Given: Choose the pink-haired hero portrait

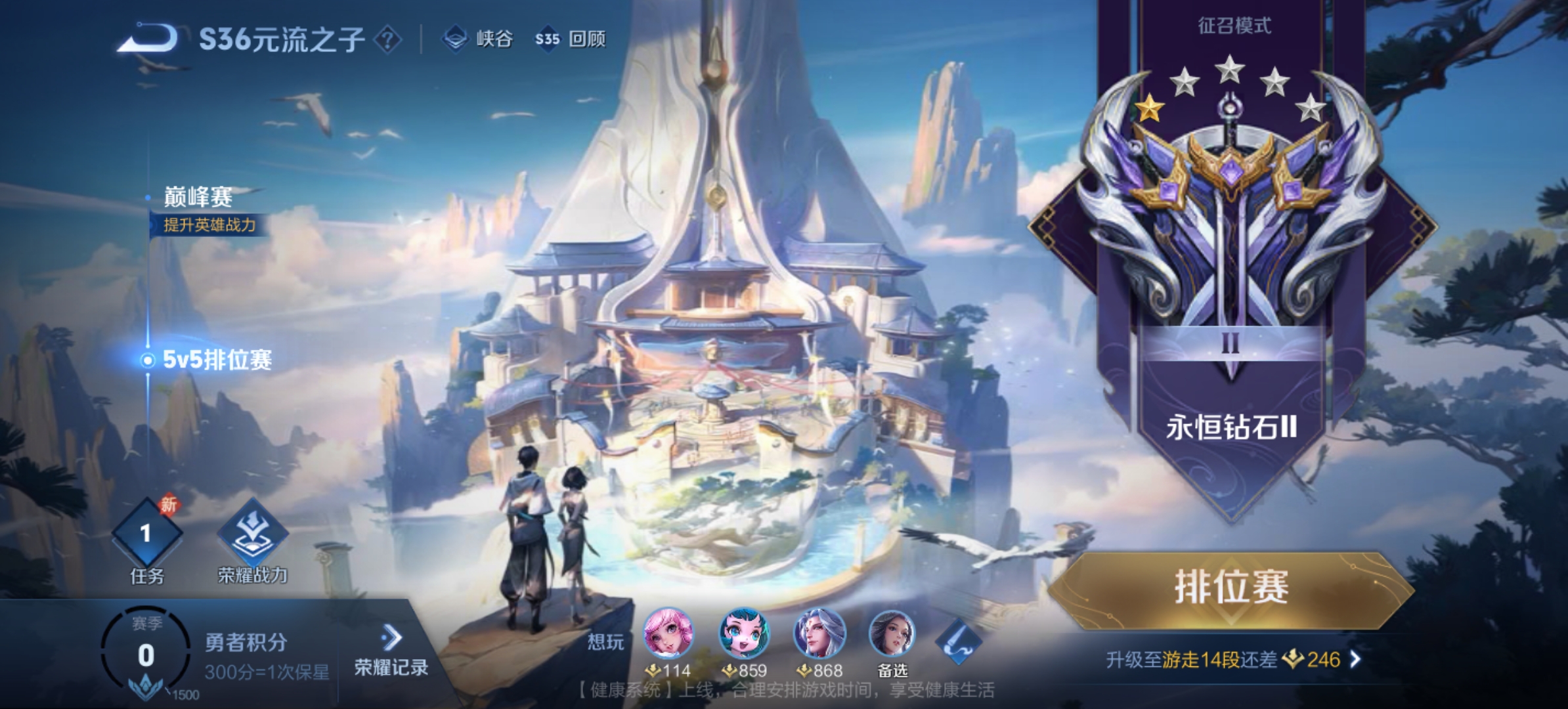Looking at the screenshot, I should click(668, 634).
